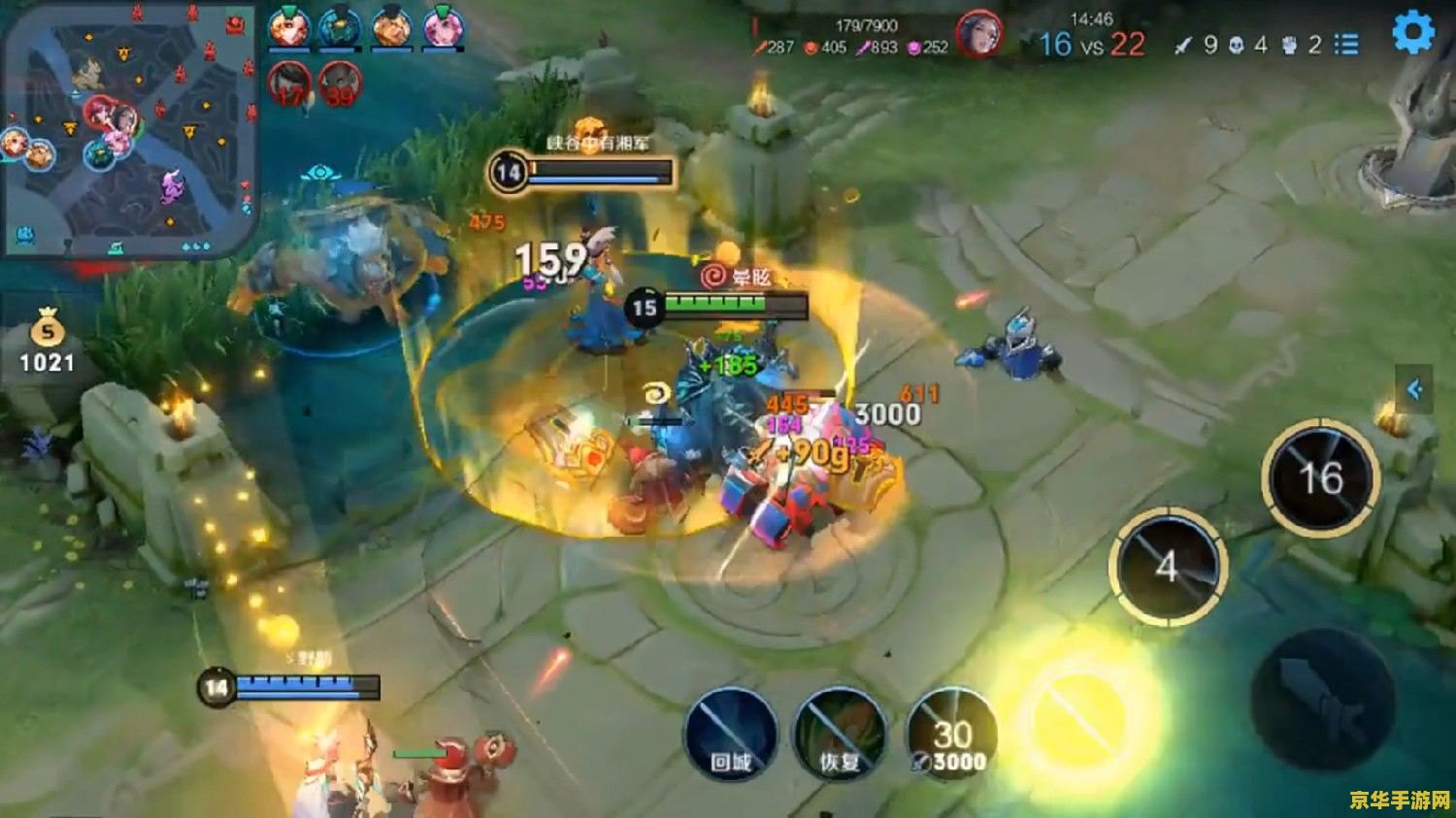Click the dead hero portrait showing 39

[340, 85]
